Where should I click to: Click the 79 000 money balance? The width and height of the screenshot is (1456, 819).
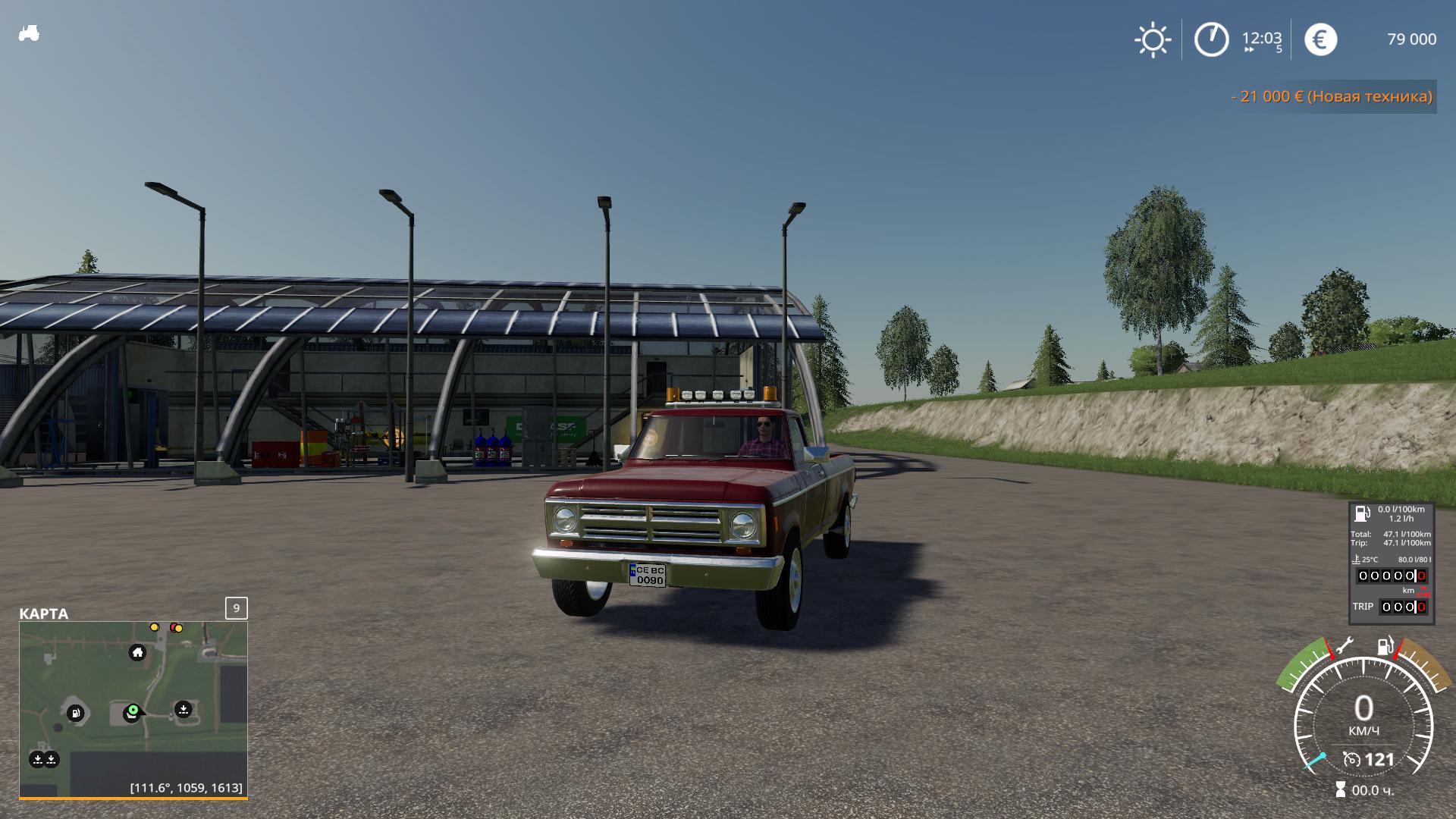(1411, 39)
